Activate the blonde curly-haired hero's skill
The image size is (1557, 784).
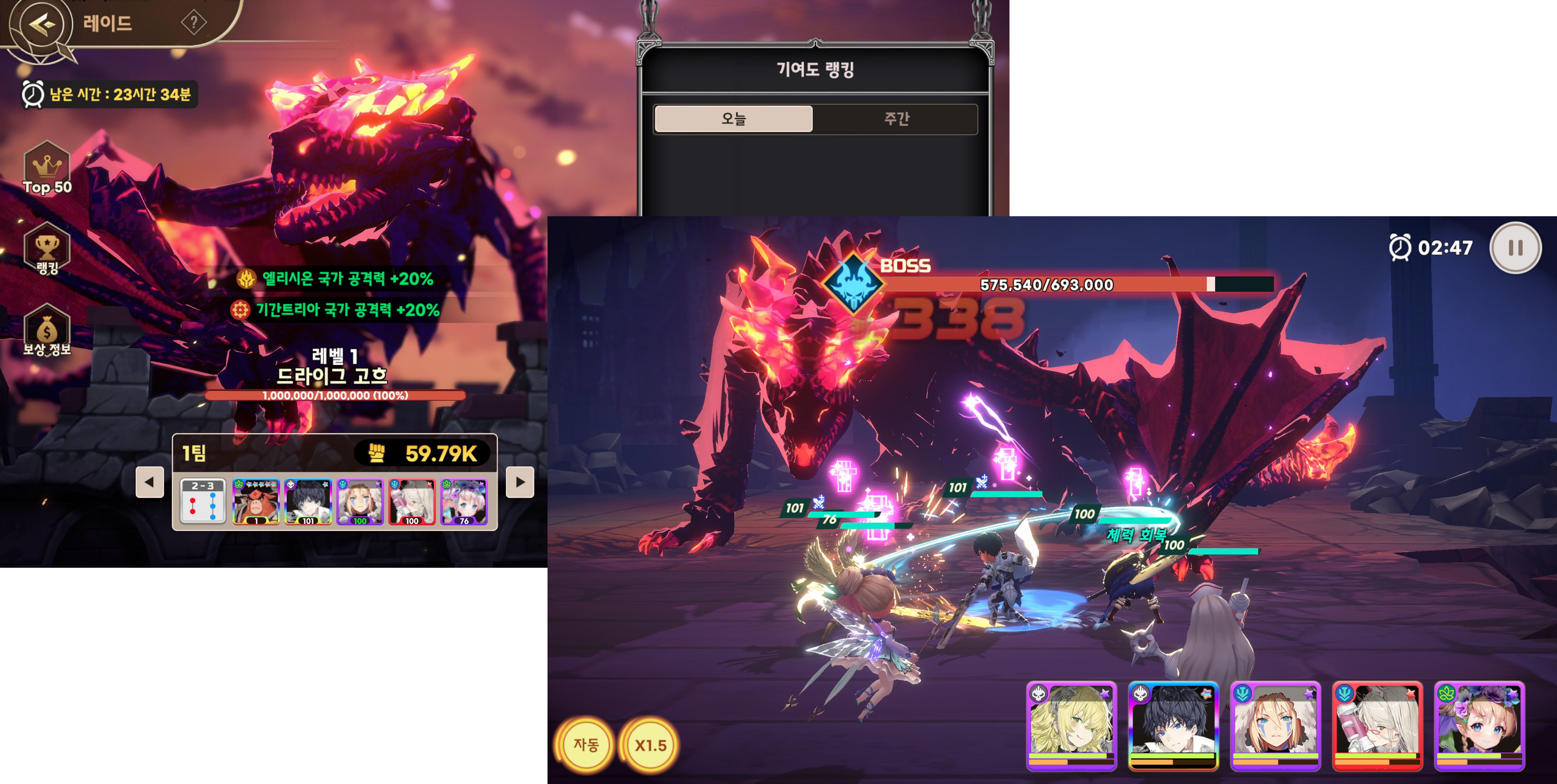tap(1071, 725)
